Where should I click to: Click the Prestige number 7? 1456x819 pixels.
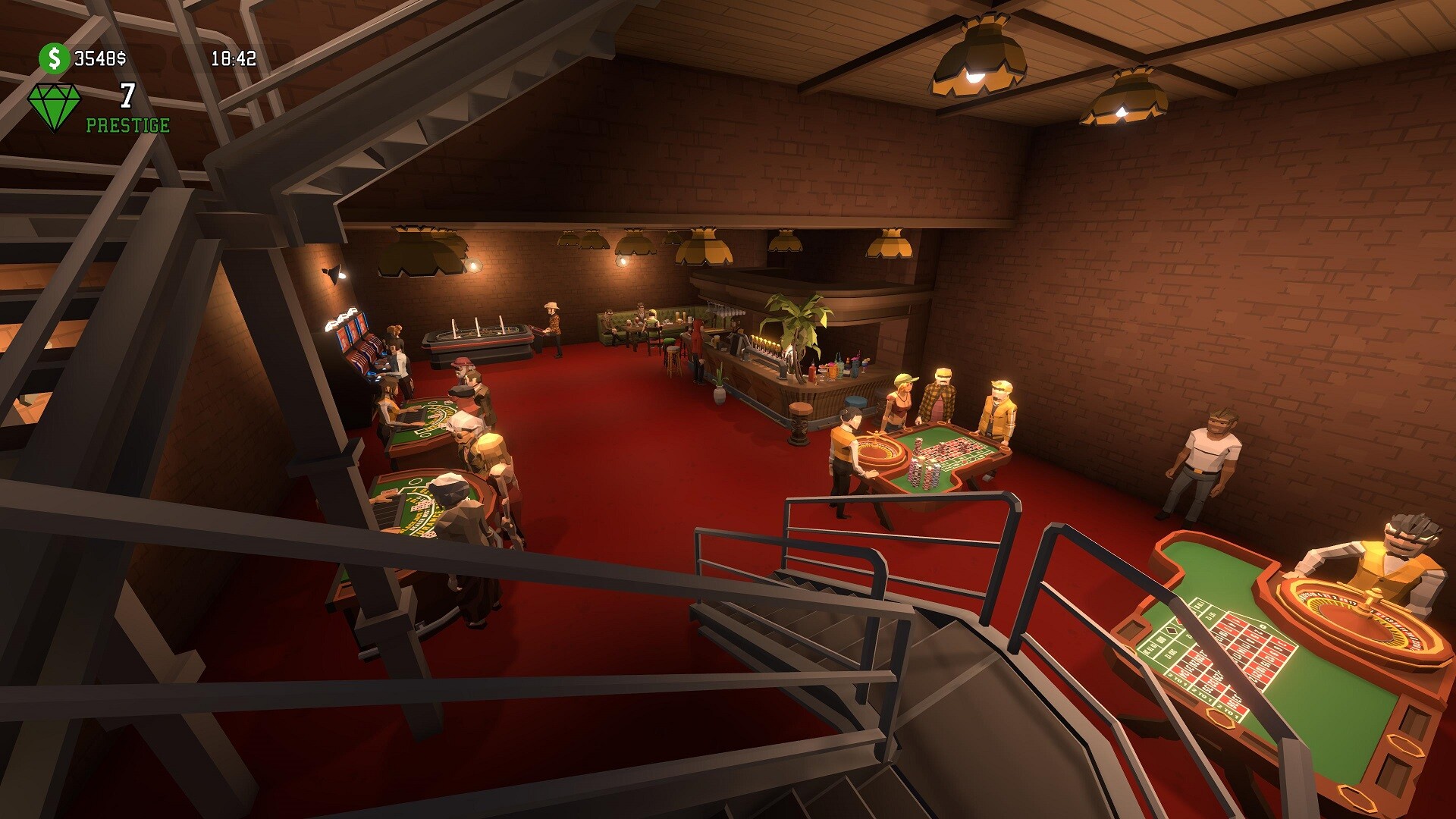(x=127, y=97)
